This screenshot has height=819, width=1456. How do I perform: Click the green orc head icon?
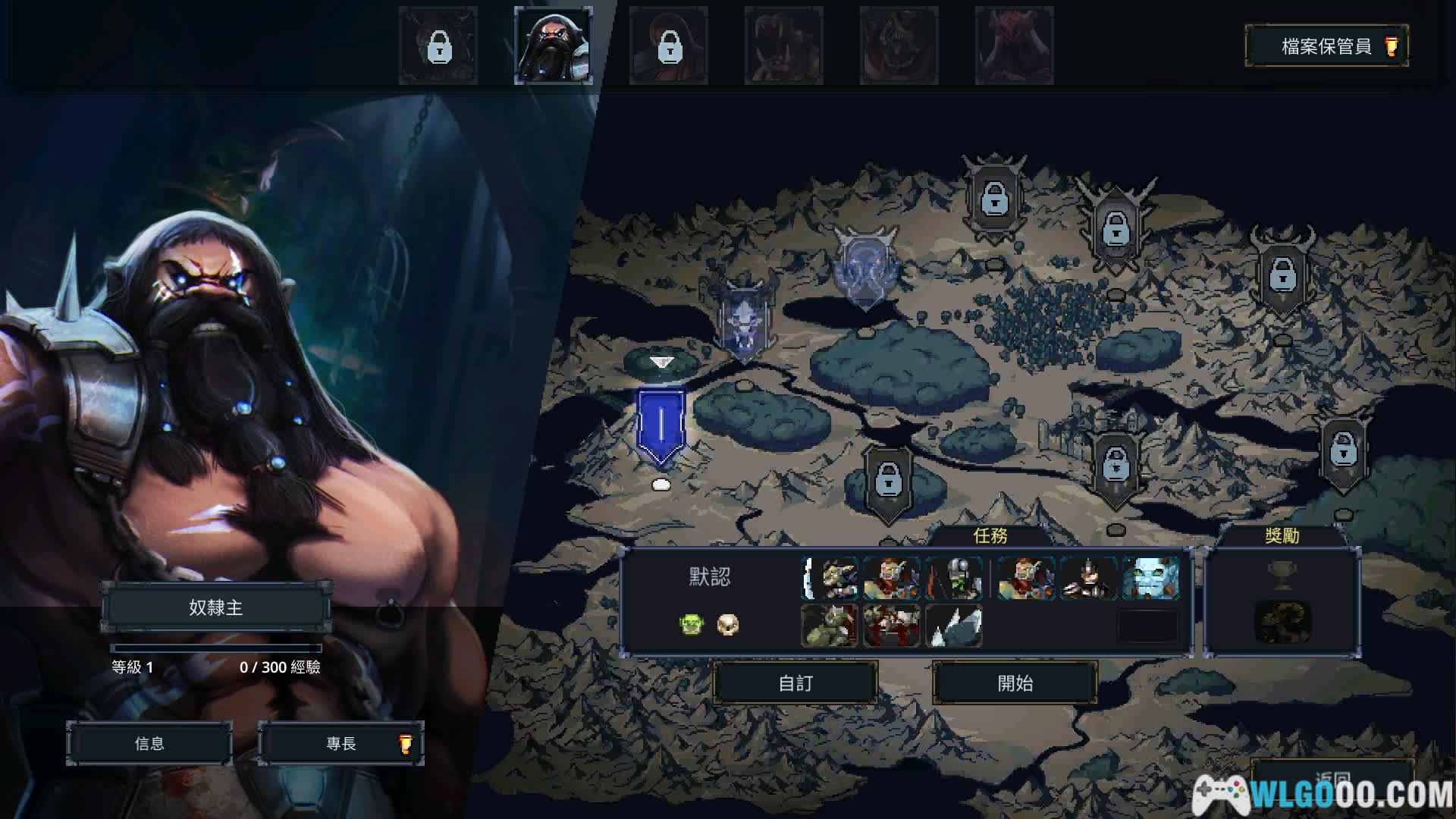(691, 625)
